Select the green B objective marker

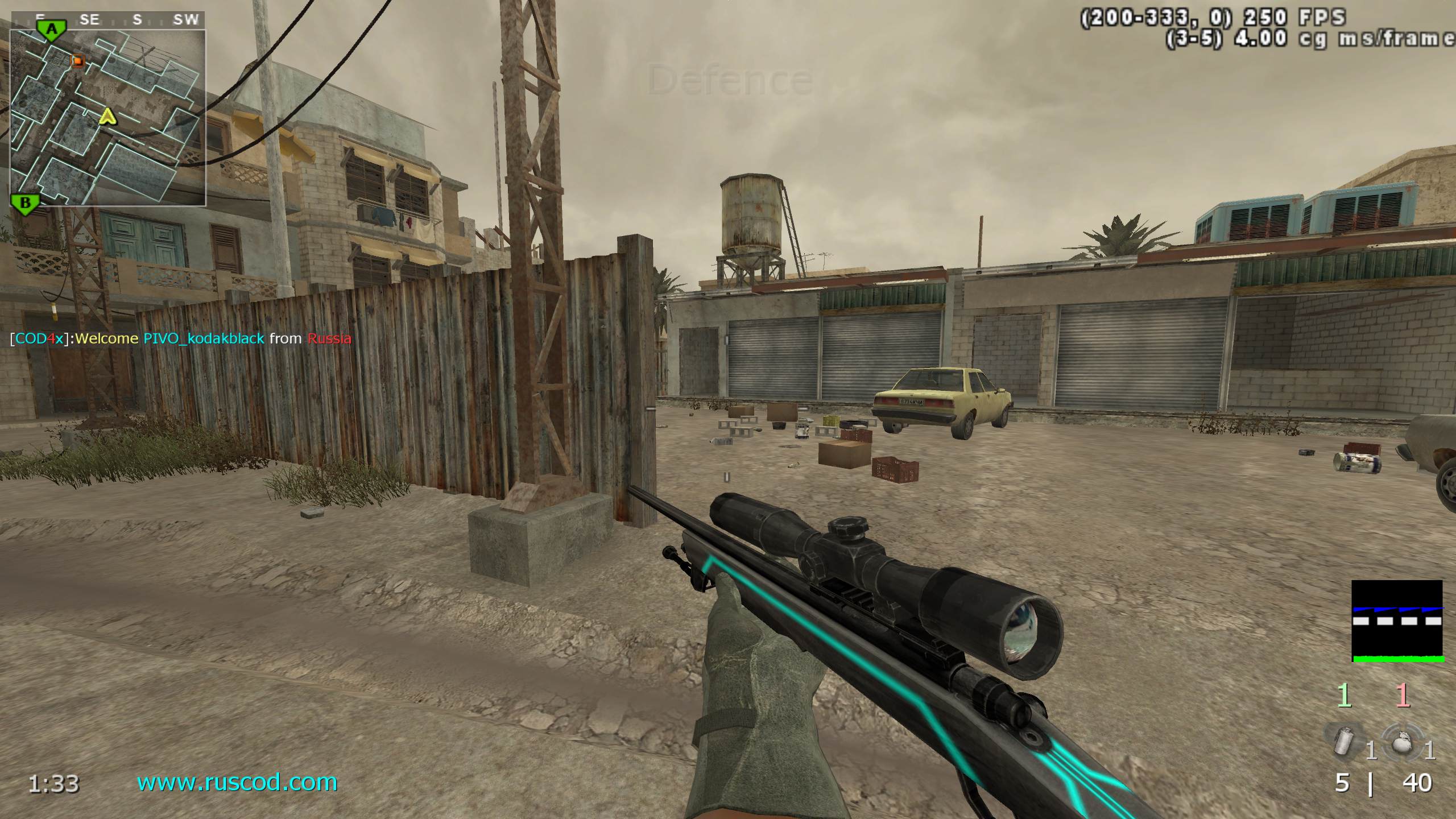coord(25,204)
